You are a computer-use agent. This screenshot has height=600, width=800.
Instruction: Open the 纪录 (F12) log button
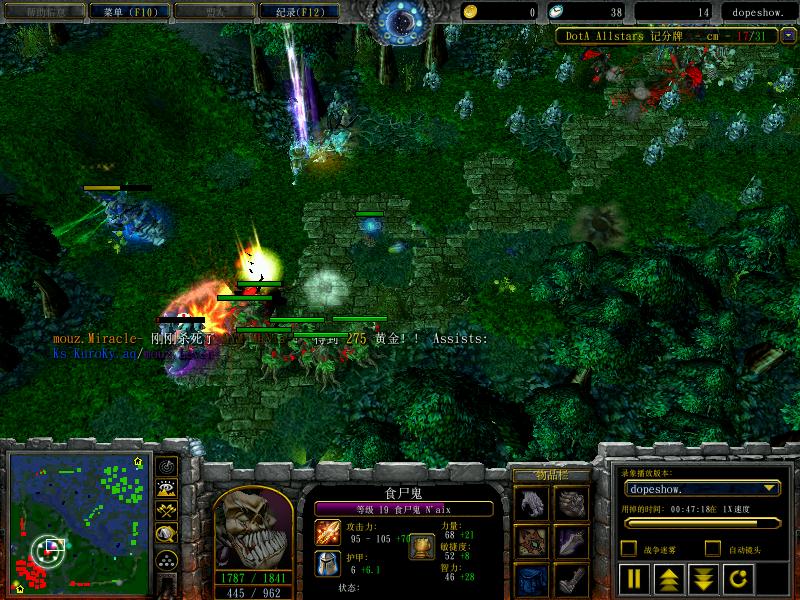[292, 12]
